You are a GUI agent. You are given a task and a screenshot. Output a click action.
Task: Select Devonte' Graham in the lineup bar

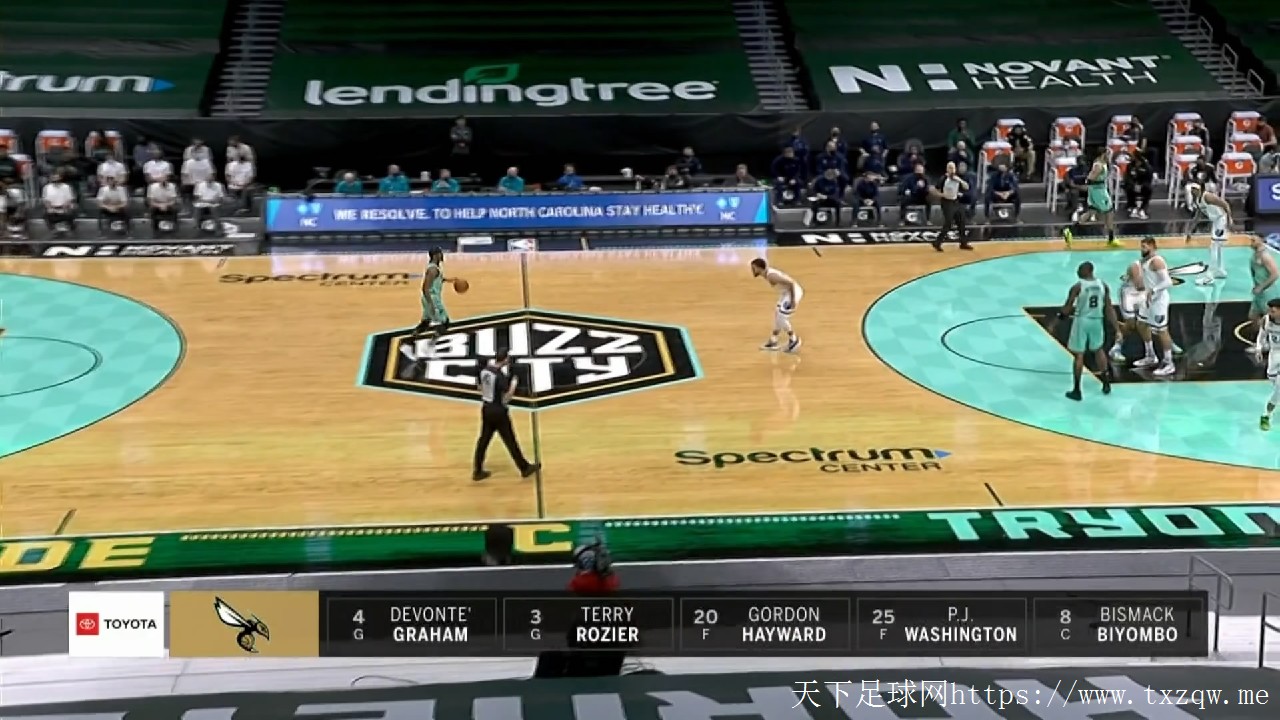point(411,624)
